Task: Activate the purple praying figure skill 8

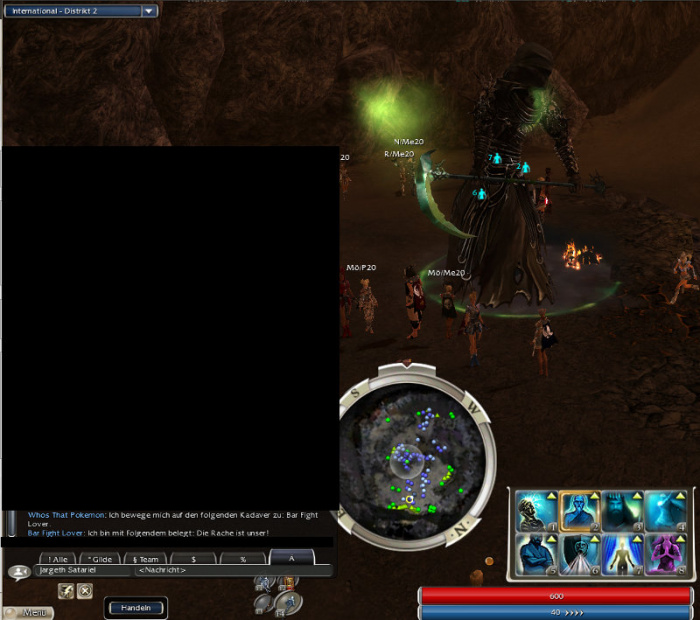Action: tap(665, 555)
